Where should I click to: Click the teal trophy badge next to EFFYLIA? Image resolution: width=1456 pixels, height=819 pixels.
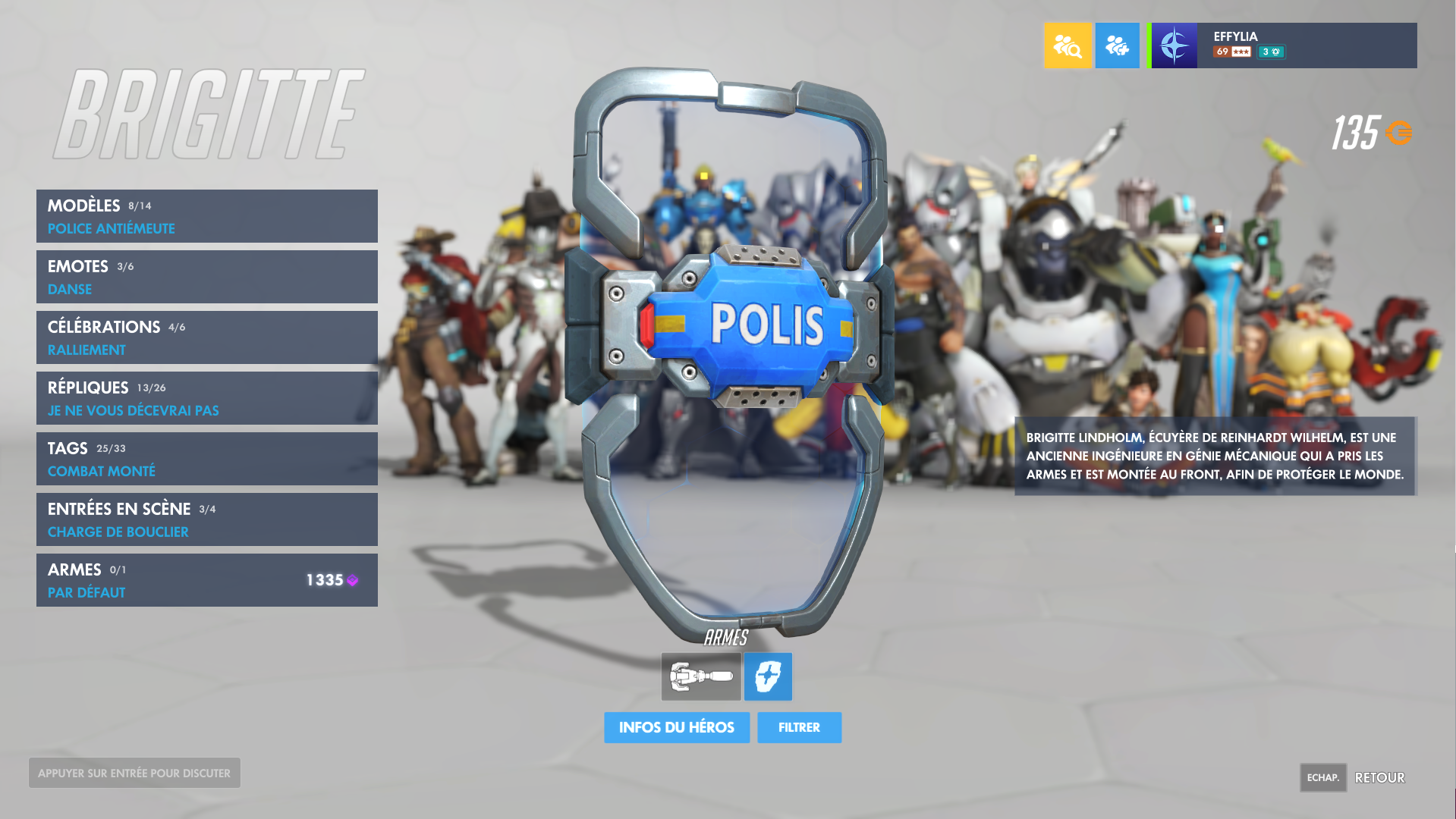point(1272,53)
